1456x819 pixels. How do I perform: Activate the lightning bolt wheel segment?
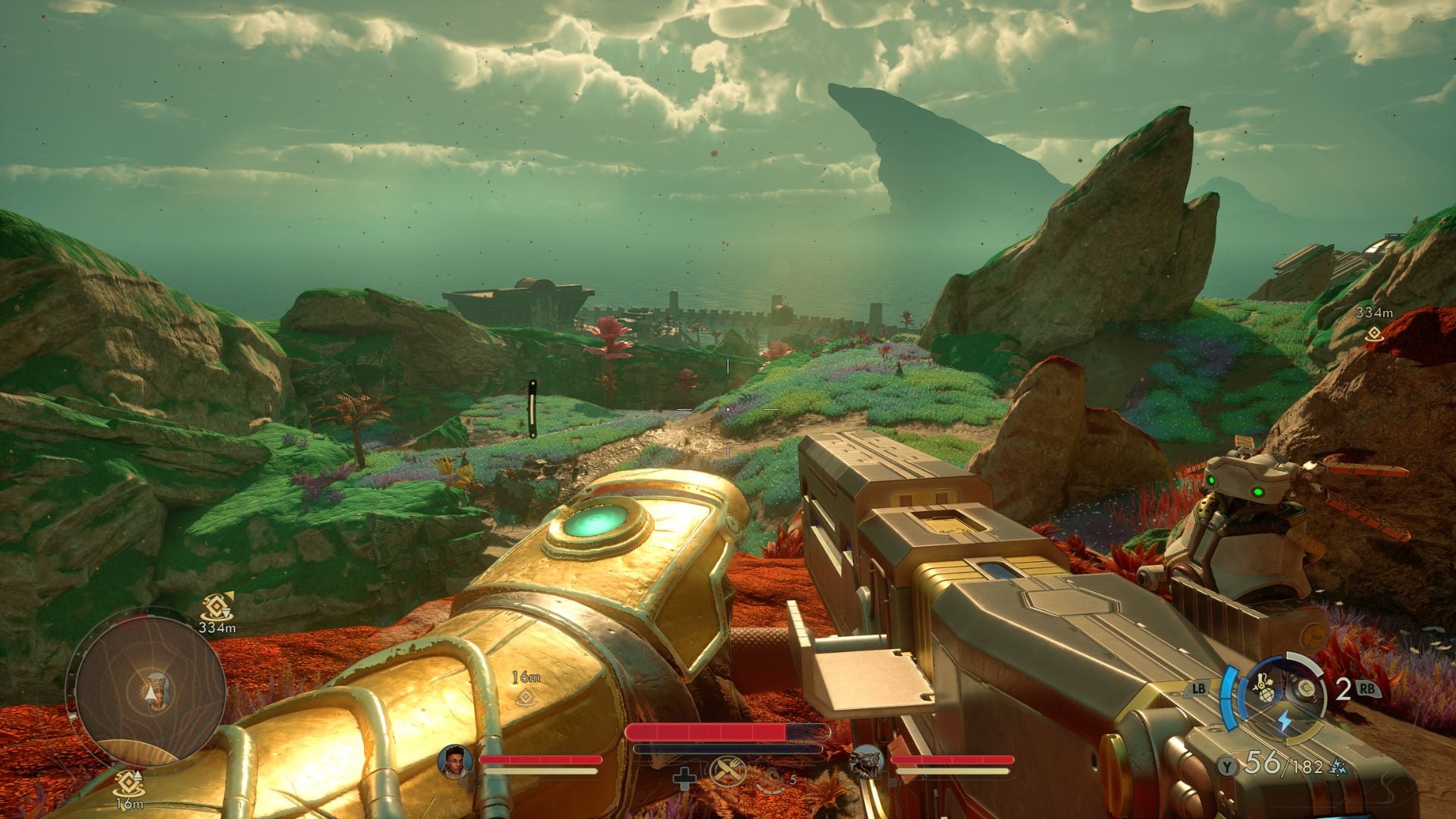[1285, 720]
